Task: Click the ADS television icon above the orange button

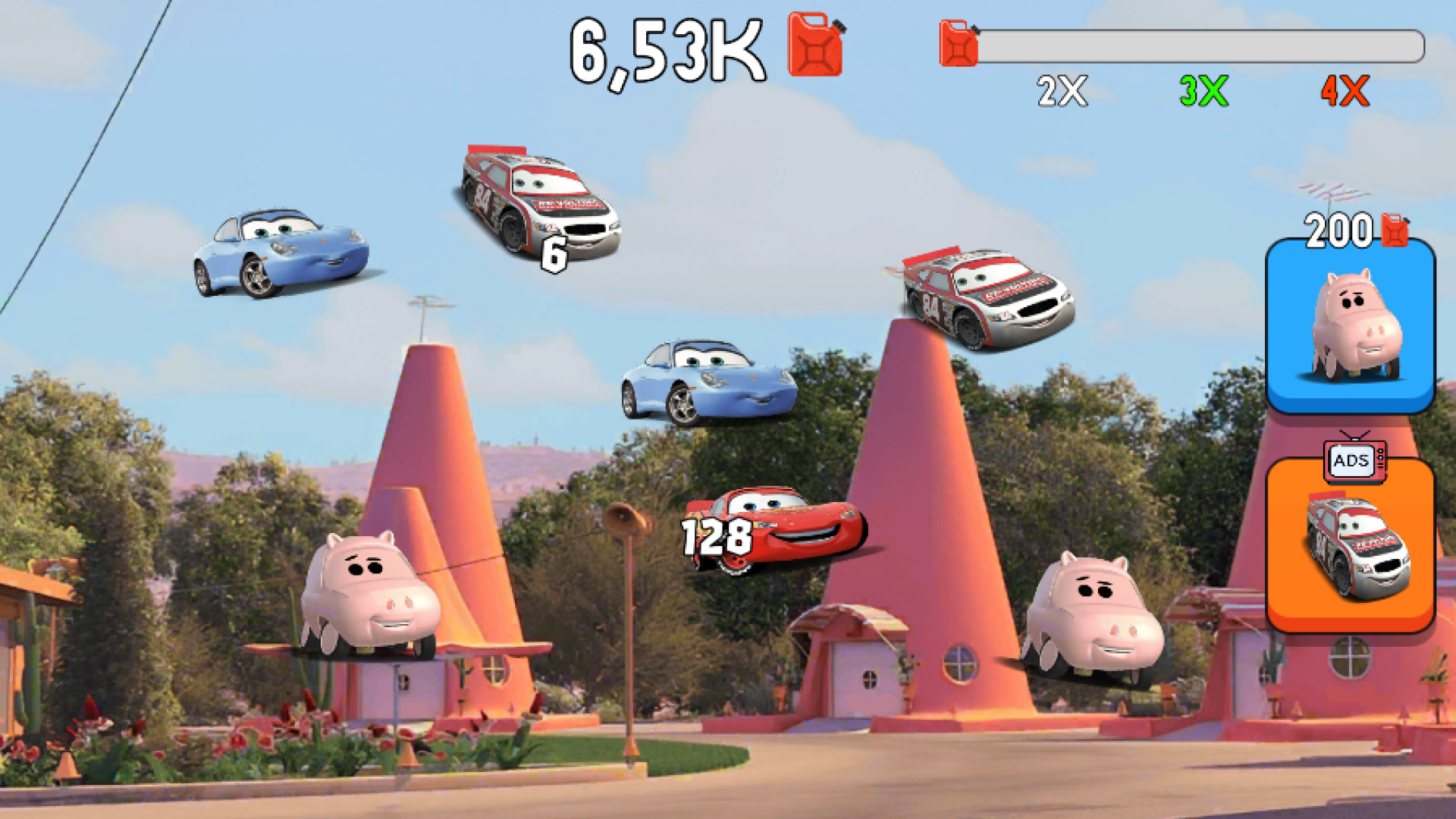Action: 1353,460
